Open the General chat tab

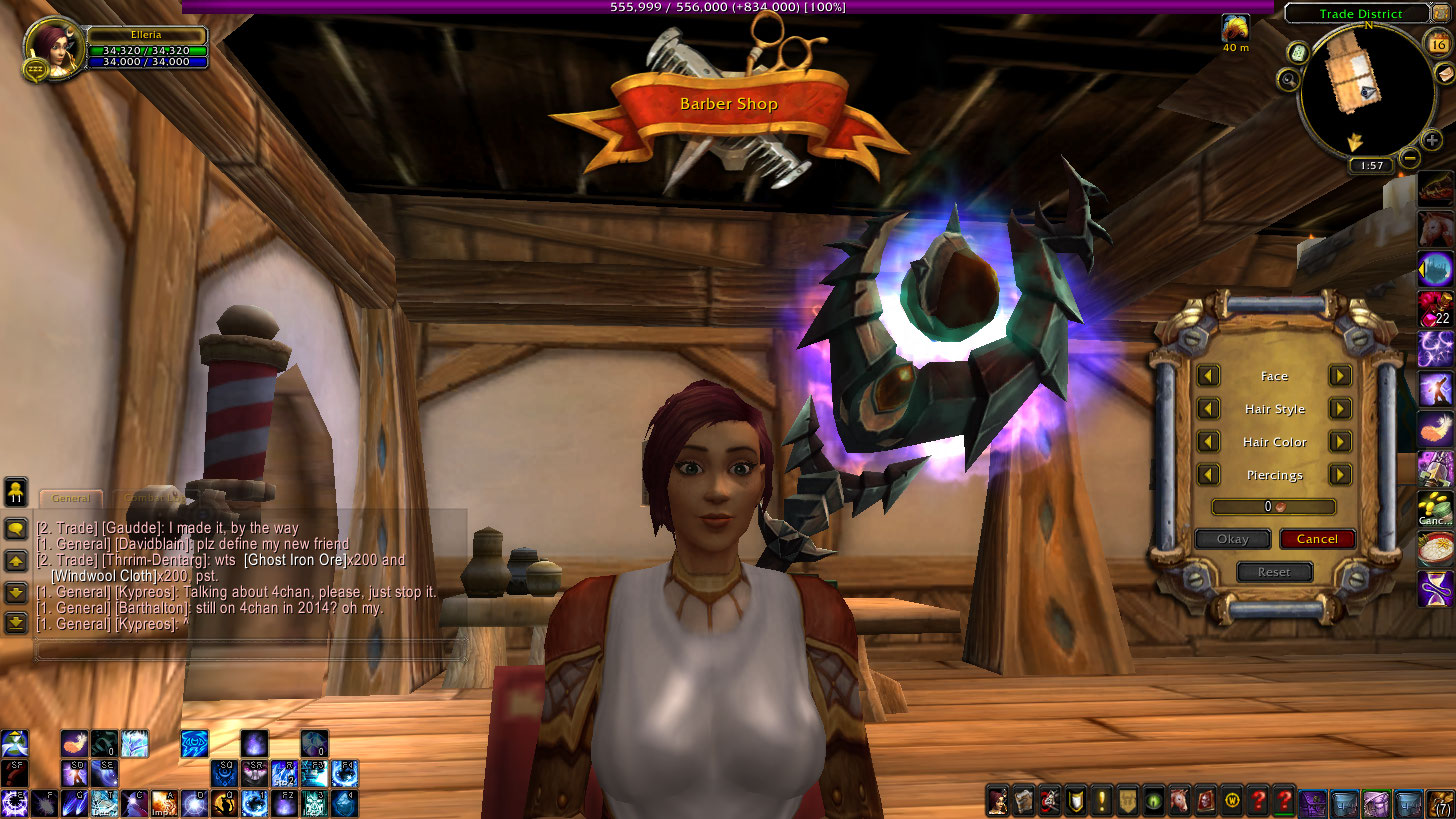click(x=71, y=498)
